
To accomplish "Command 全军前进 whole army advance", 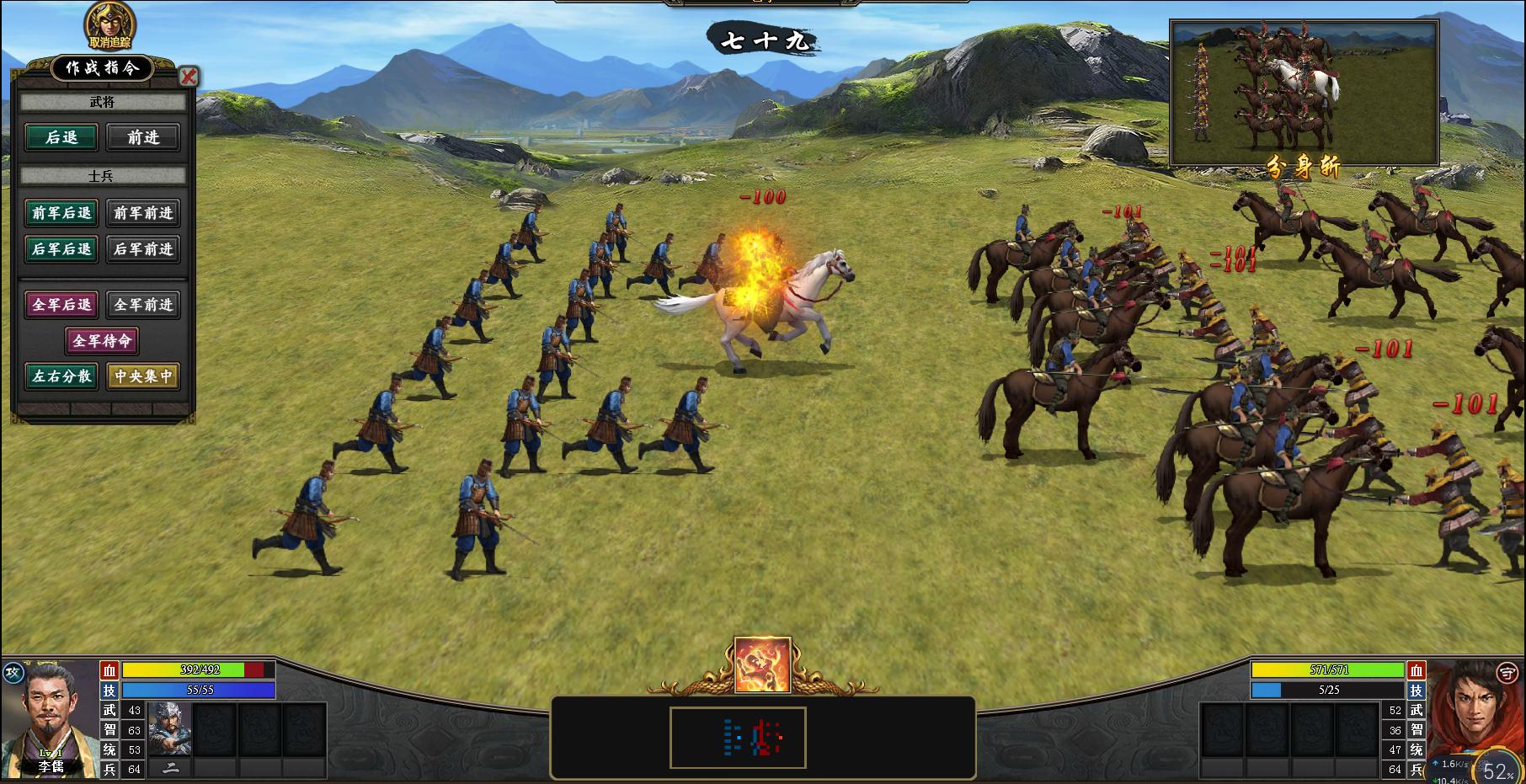I will (143, 304).
